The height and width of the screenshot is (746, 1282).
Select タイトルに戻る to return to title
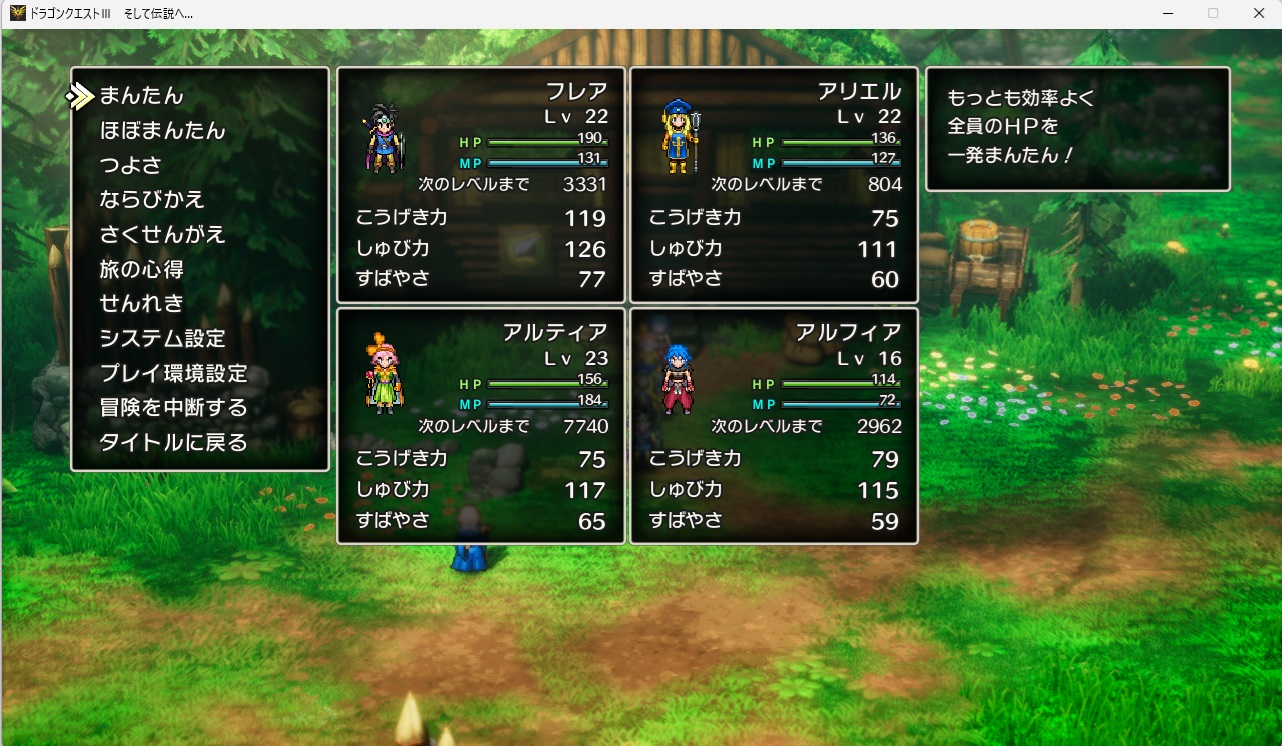tap(173, 442)
